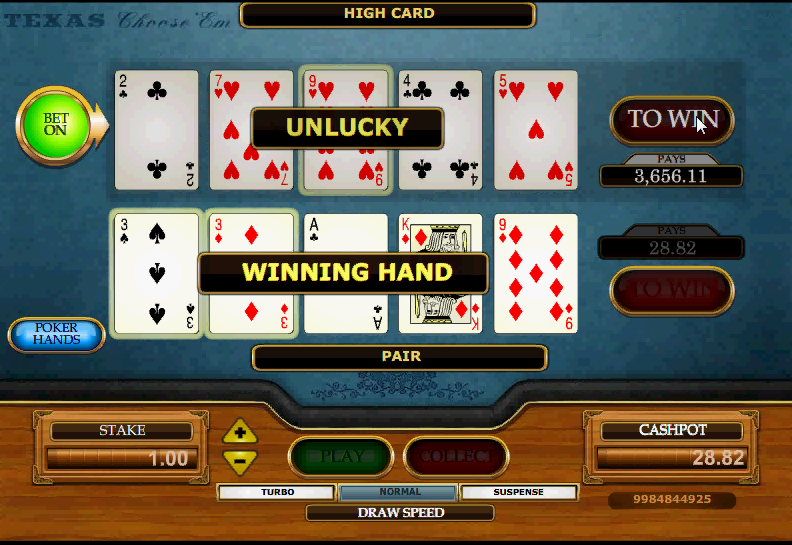Set draw speed to Suspense
The image size is (792, 545).
[x=519, y=492]
